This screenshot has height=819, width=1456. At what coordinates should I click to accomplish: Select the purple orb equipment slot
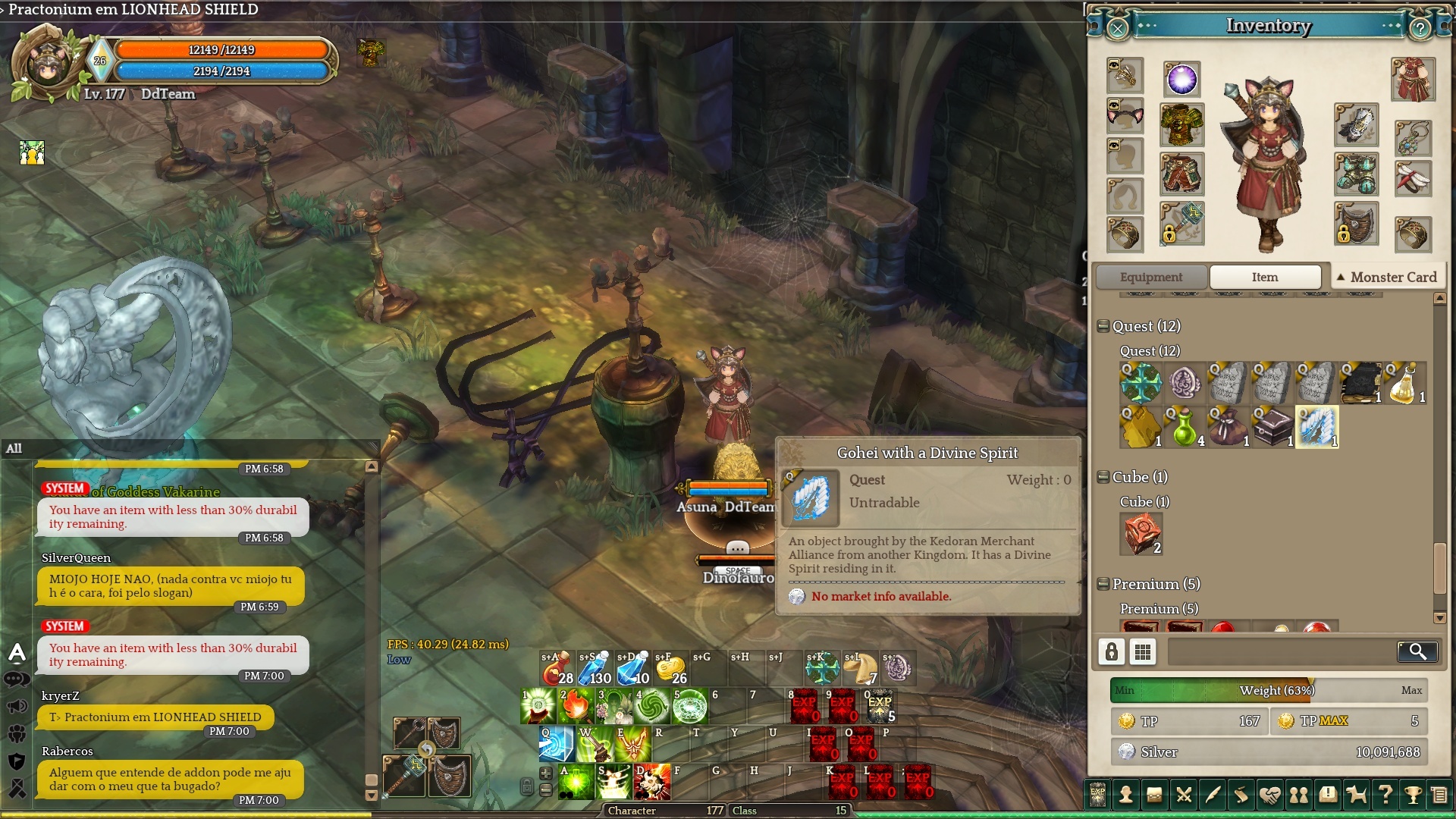click(x=1181, y=80)
